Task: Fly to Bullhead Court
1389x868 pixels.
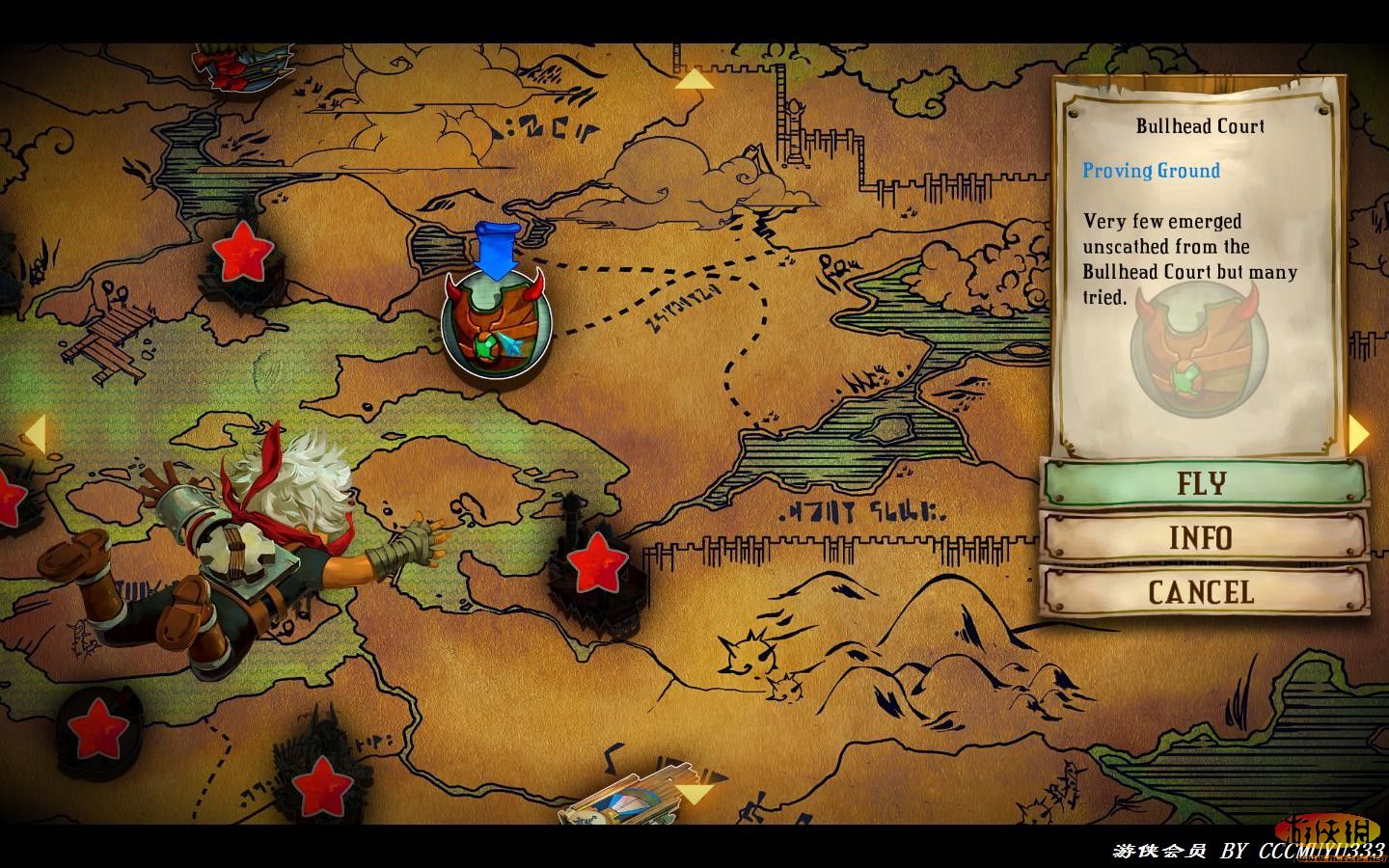Action: tap(1203, 482)
